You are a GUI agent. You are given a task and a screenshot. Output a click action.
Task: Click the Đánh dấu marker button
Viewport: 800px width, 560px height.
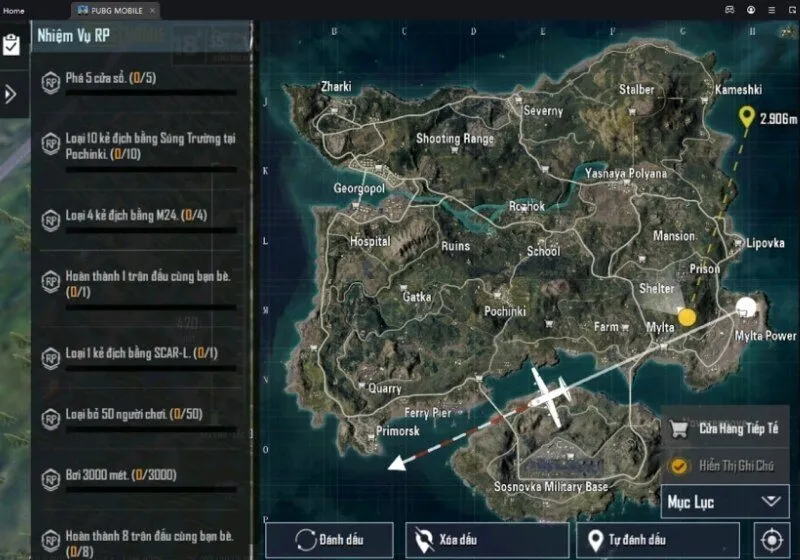click(x=329, y=541)
